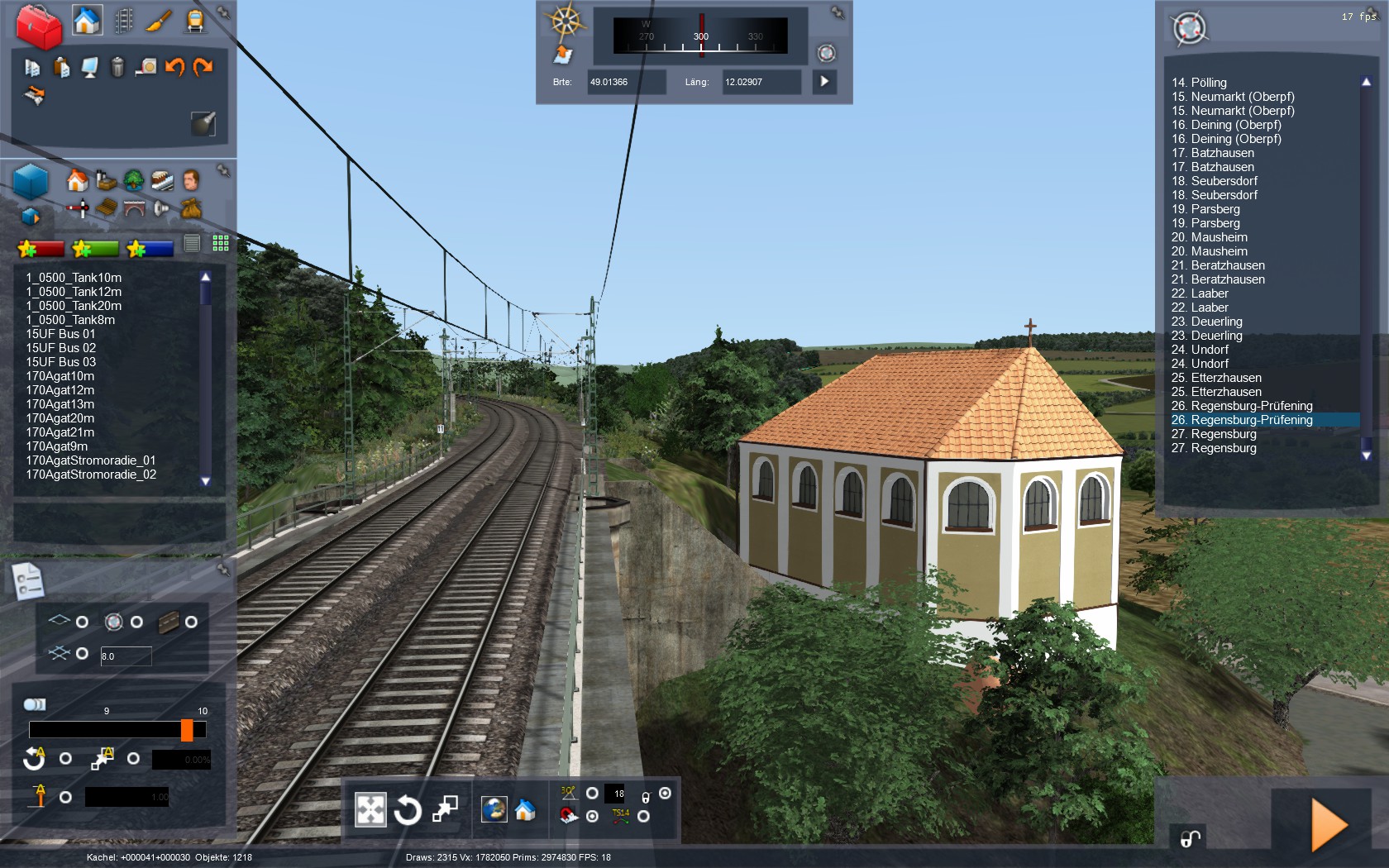1389x868 pixels.
Task: Click the large orange play arrow
Action: click(x=1329, y=825)
